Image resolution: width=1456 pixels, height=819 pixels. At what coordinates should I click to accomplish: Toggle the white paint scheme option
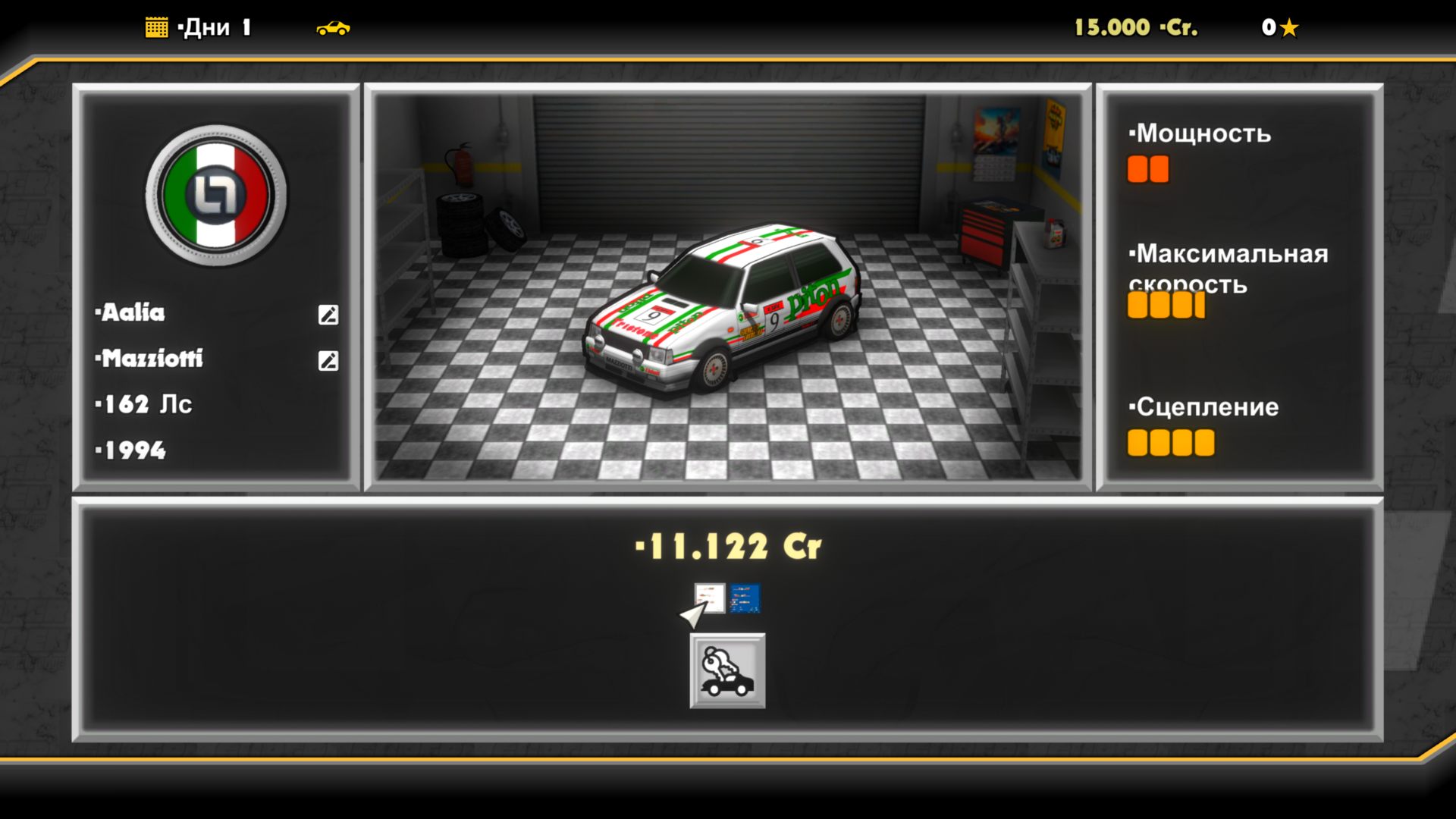pyautogui.click(x=709, y=600)
